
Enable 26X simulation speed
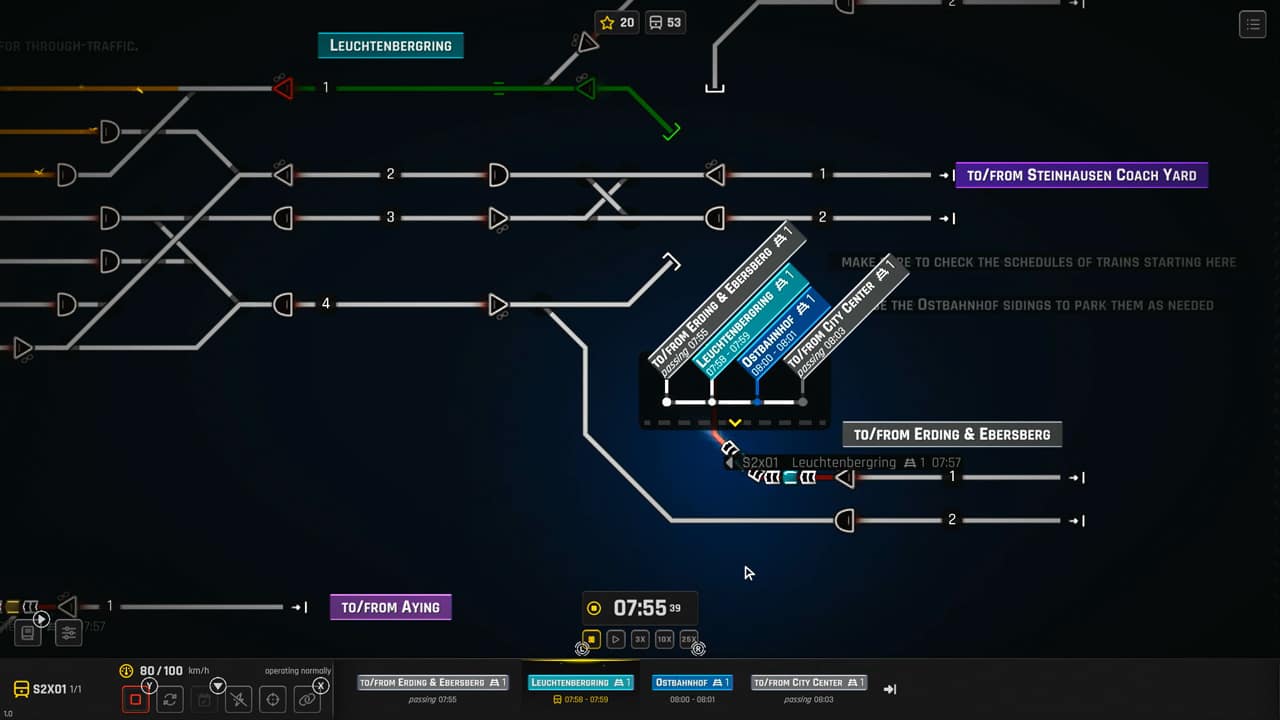coord(689,638)
